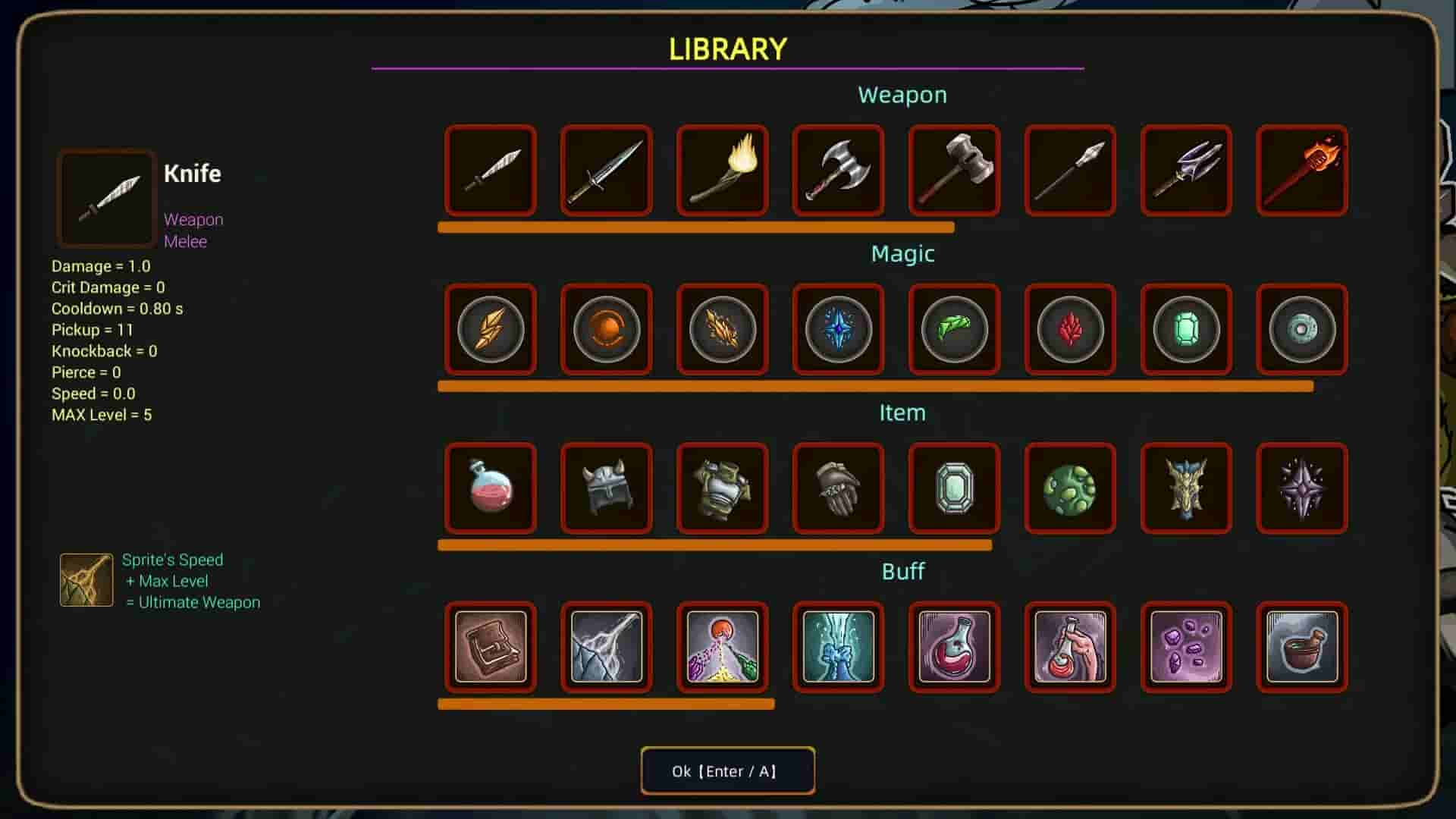Select the mortar and pestle buff

pyautogui.click(x=1302, y=647)
